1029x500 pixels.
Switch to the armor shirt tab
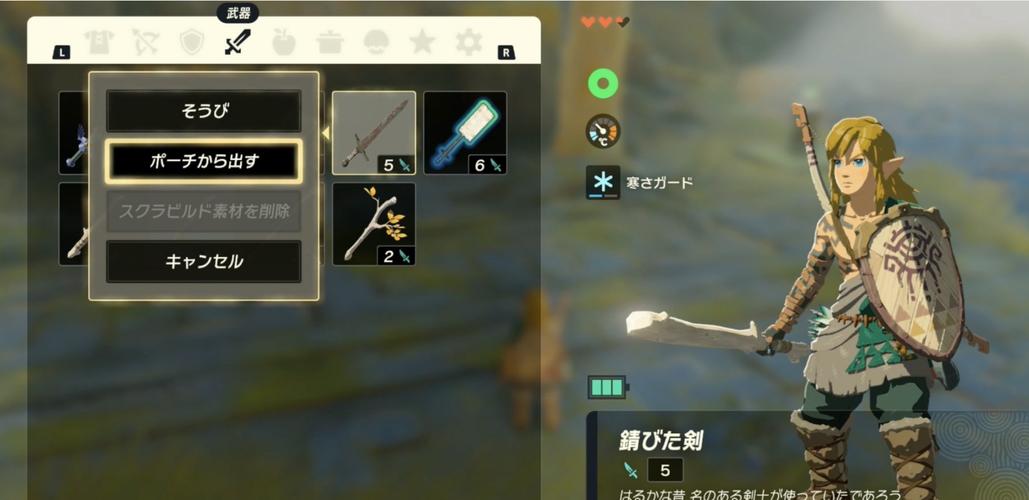99,42
